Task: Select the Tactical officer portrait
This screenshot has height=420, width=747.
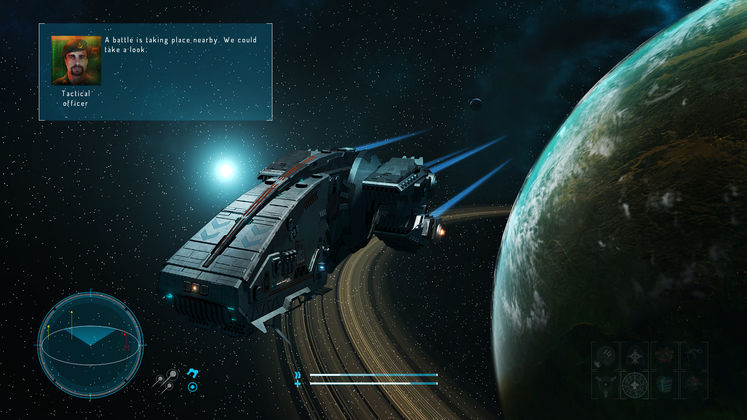Action: (76, 61)
